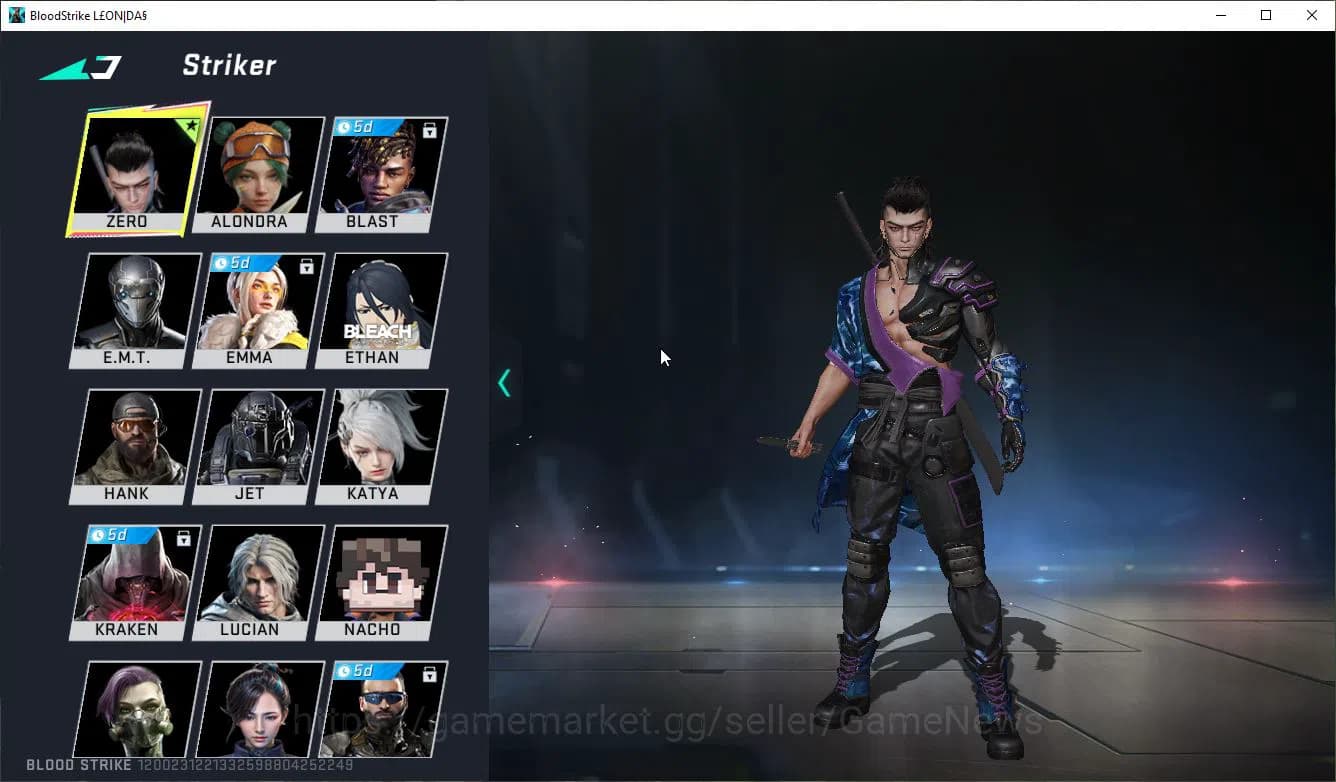
Task: Click the teal Striker arrow logo
Action: coord(80,66)
